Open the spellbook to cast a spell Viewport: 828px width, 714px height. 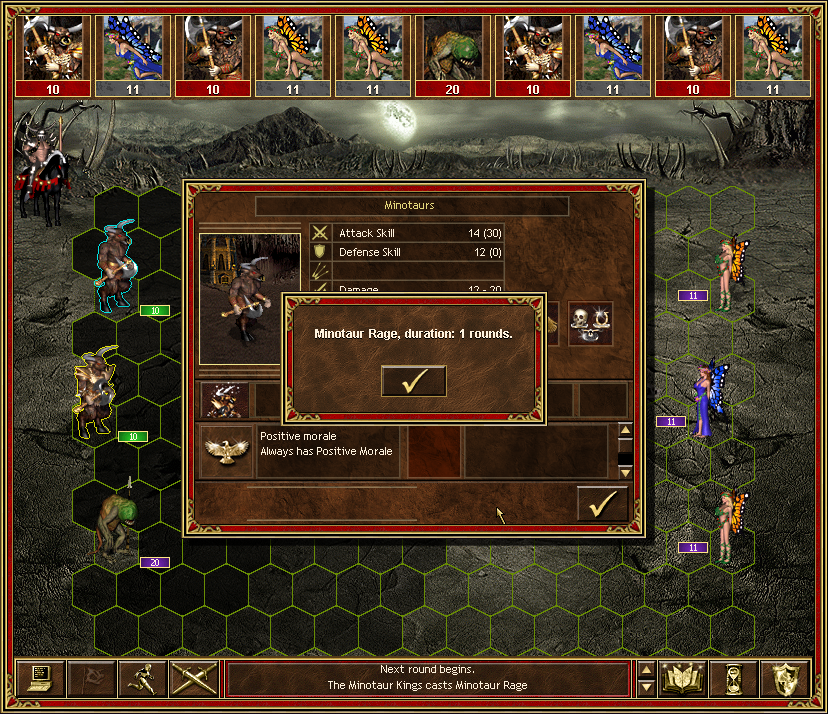pyautogui.click(x=683, y=678)
